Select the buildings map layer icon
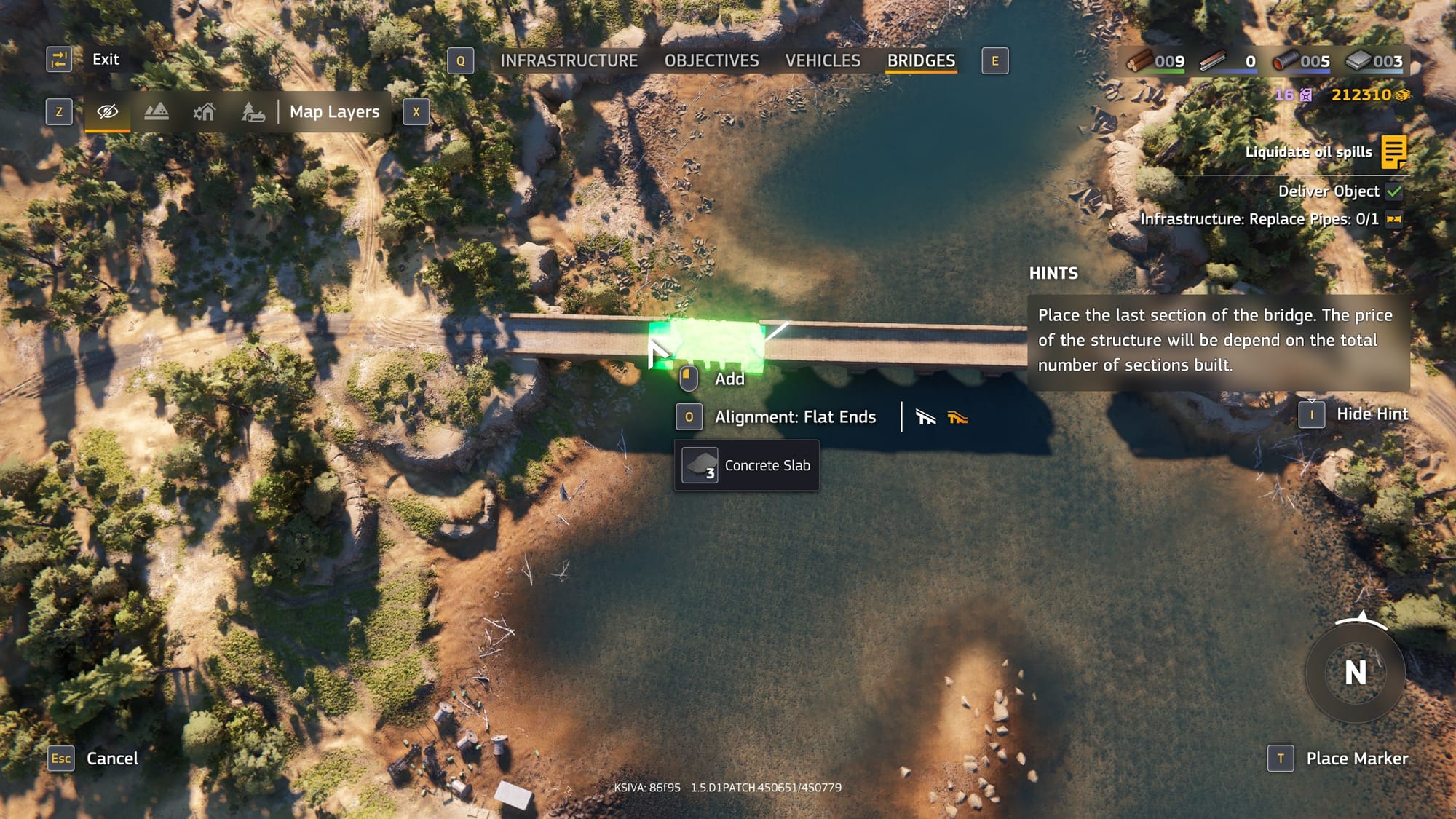 205,112
